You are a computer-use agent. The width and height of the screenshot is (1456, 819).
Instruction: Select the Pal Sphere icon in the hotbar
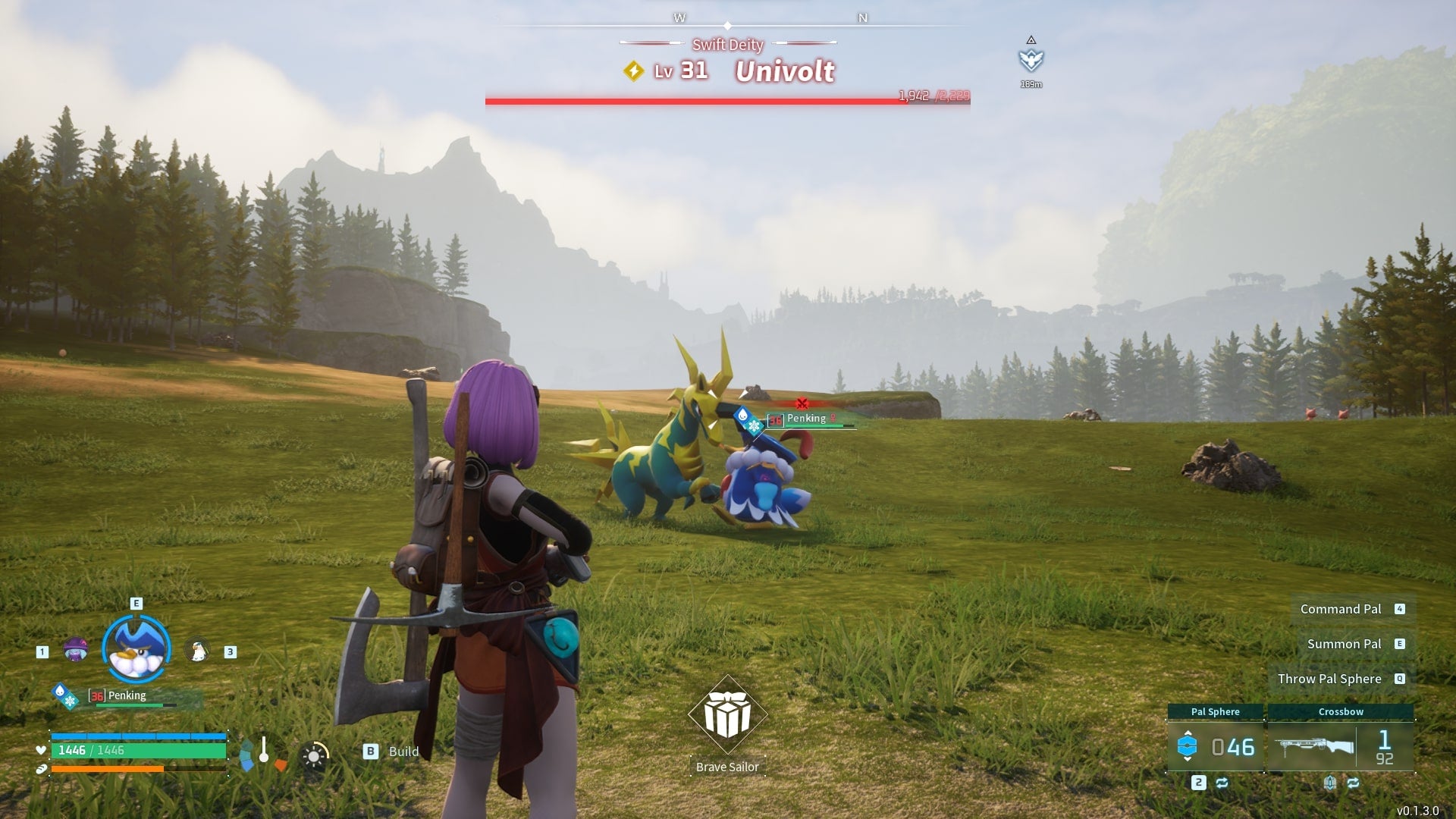click(x=1188, y=745)
